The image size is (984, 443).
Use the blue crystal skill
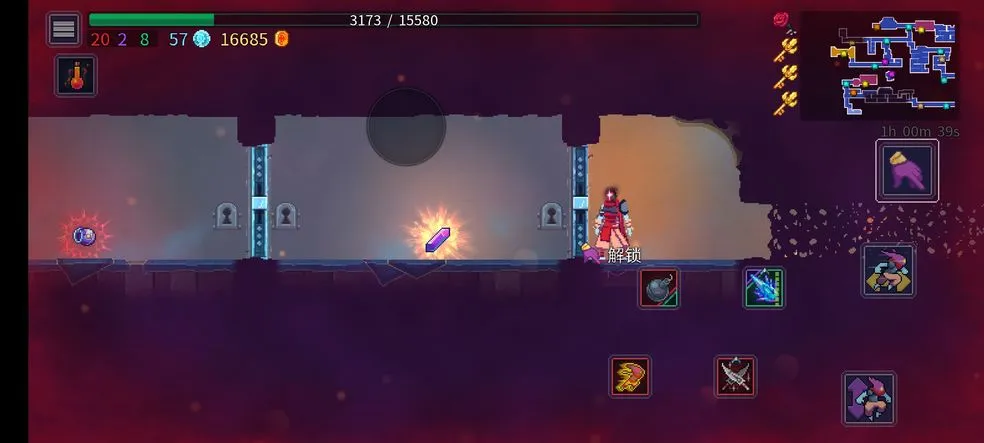pyautogui.click(x=764, y=288)
